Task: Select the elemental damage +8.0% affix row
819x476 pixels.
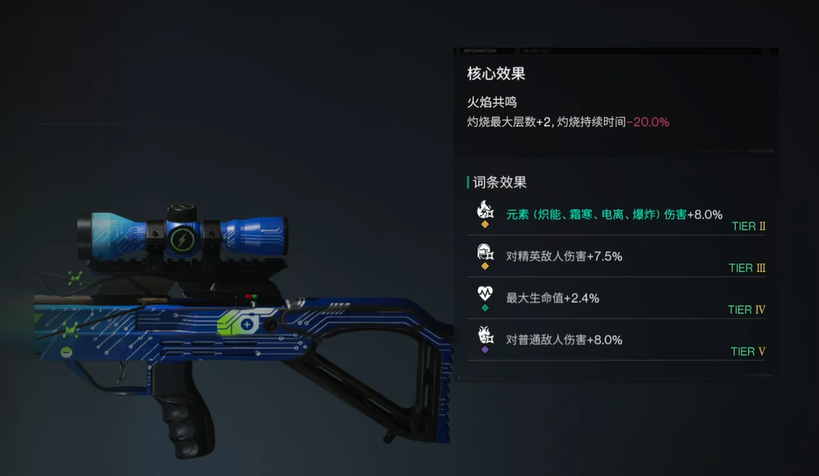Action: pyautogui.click(x=614, y=214)
